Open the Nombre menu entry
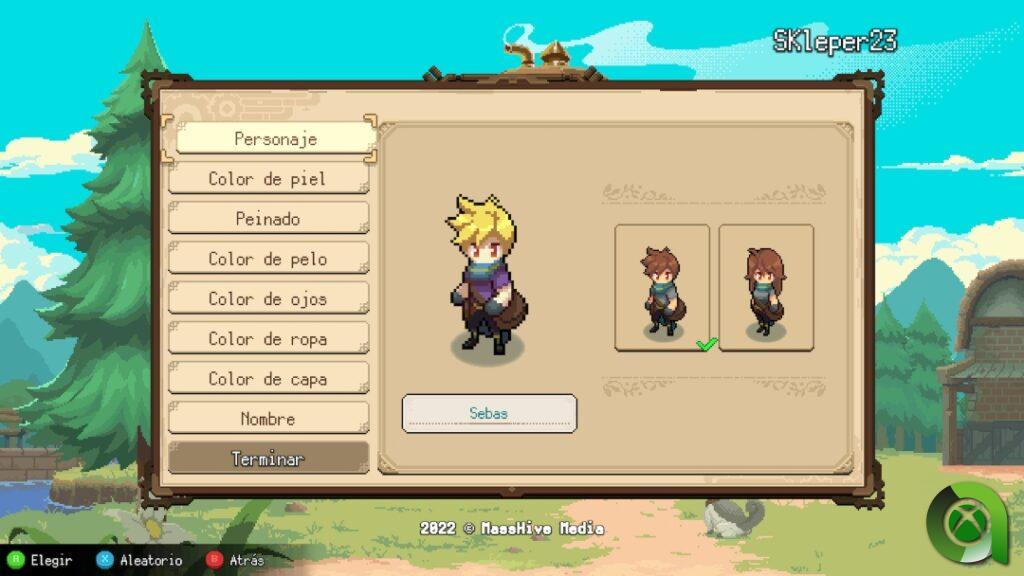 268,419
